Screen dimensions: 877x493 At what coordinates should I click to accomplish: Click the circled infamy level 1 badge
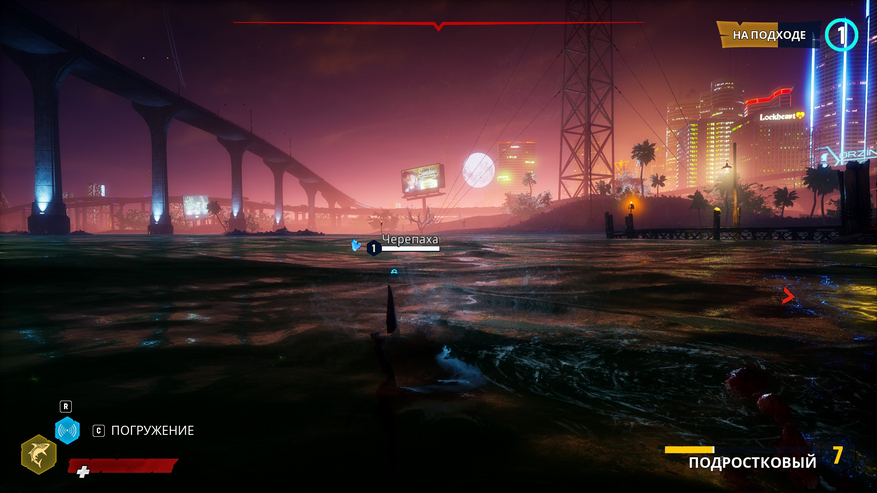[841, 35]
